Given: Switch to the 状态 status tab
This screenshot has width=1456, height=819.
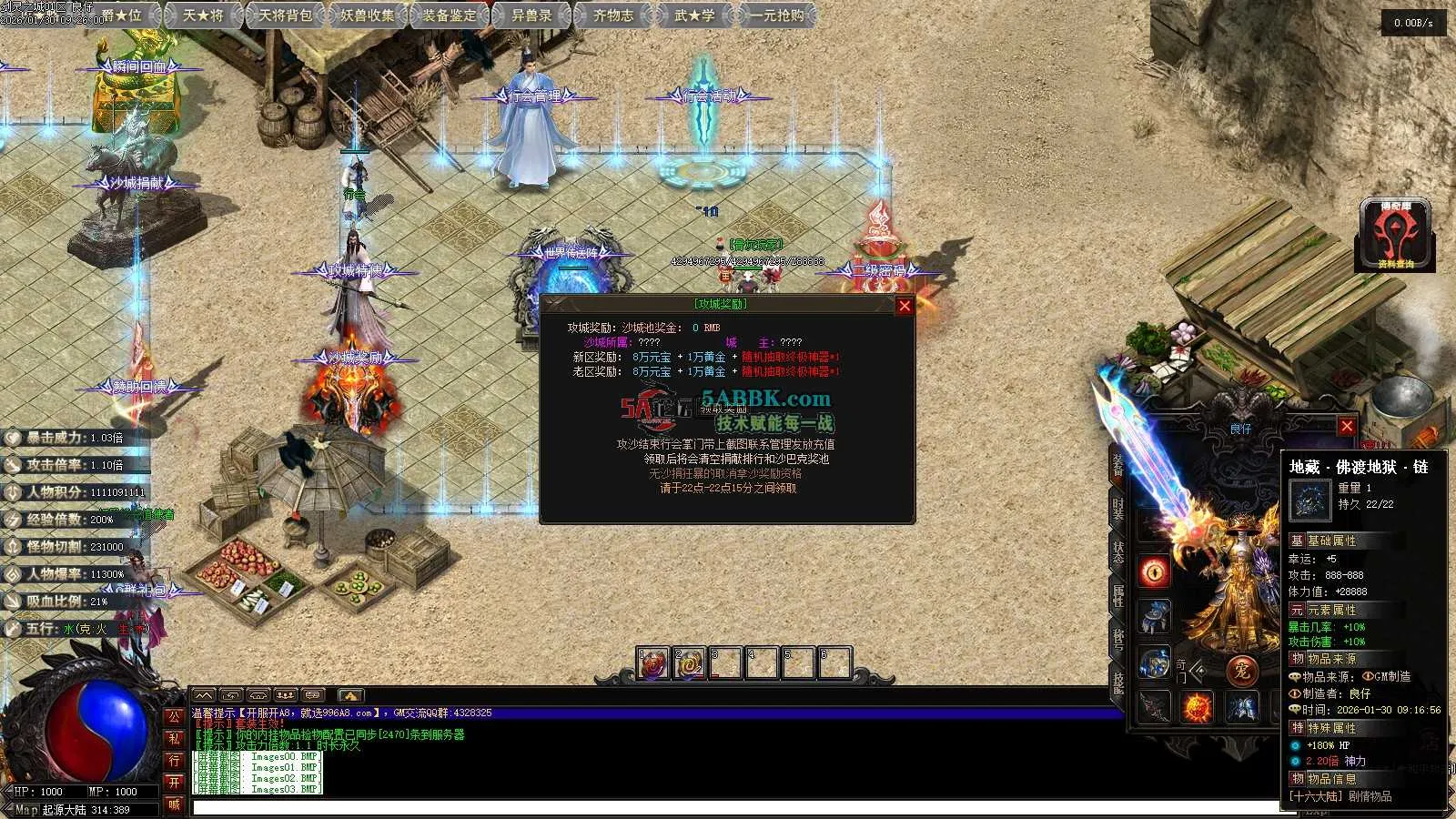Looking at the screenshot, I should 1118,552.
